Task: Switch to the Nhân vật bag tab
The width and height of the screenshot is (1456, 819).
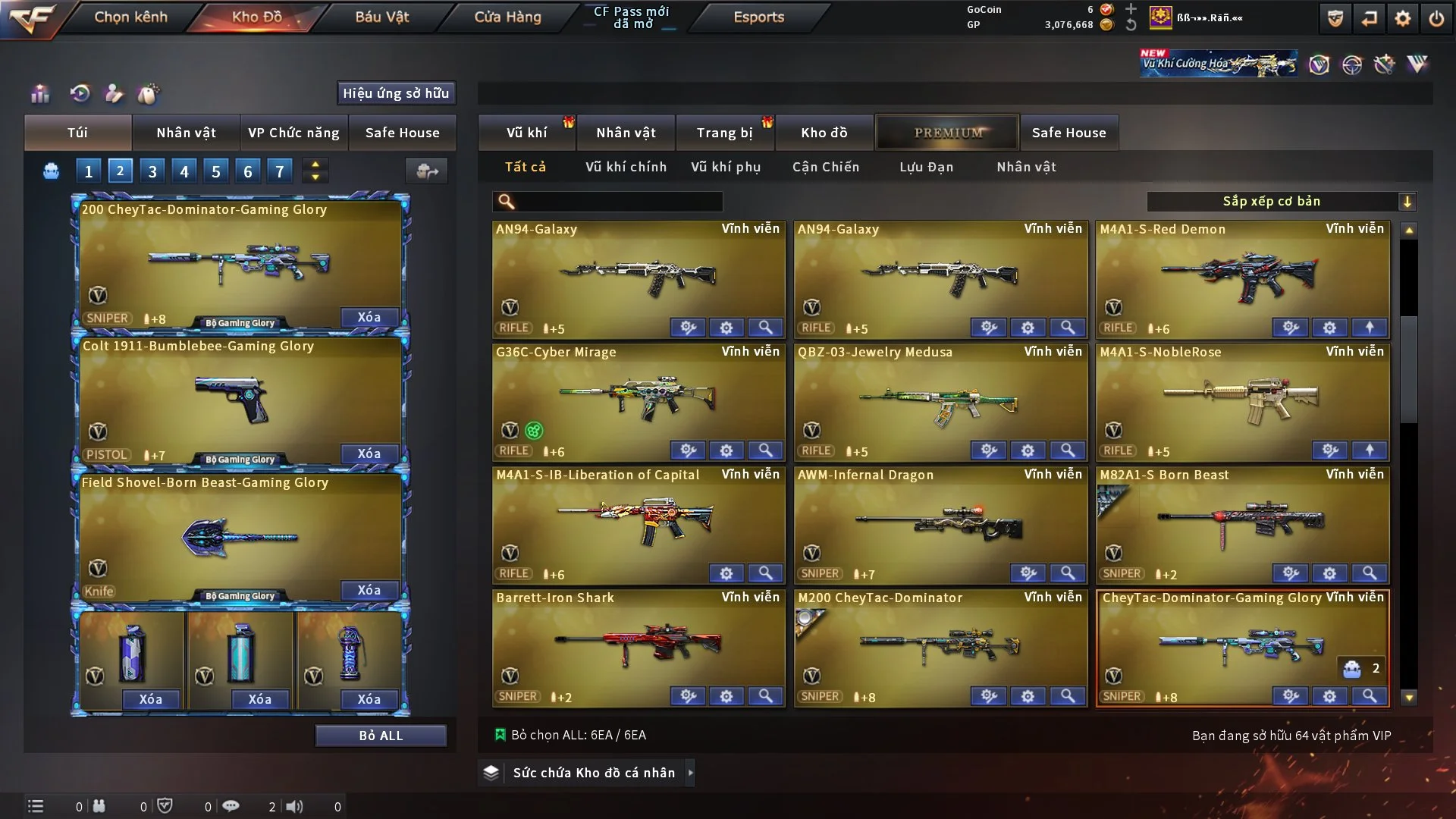Action: click(186, 133)
